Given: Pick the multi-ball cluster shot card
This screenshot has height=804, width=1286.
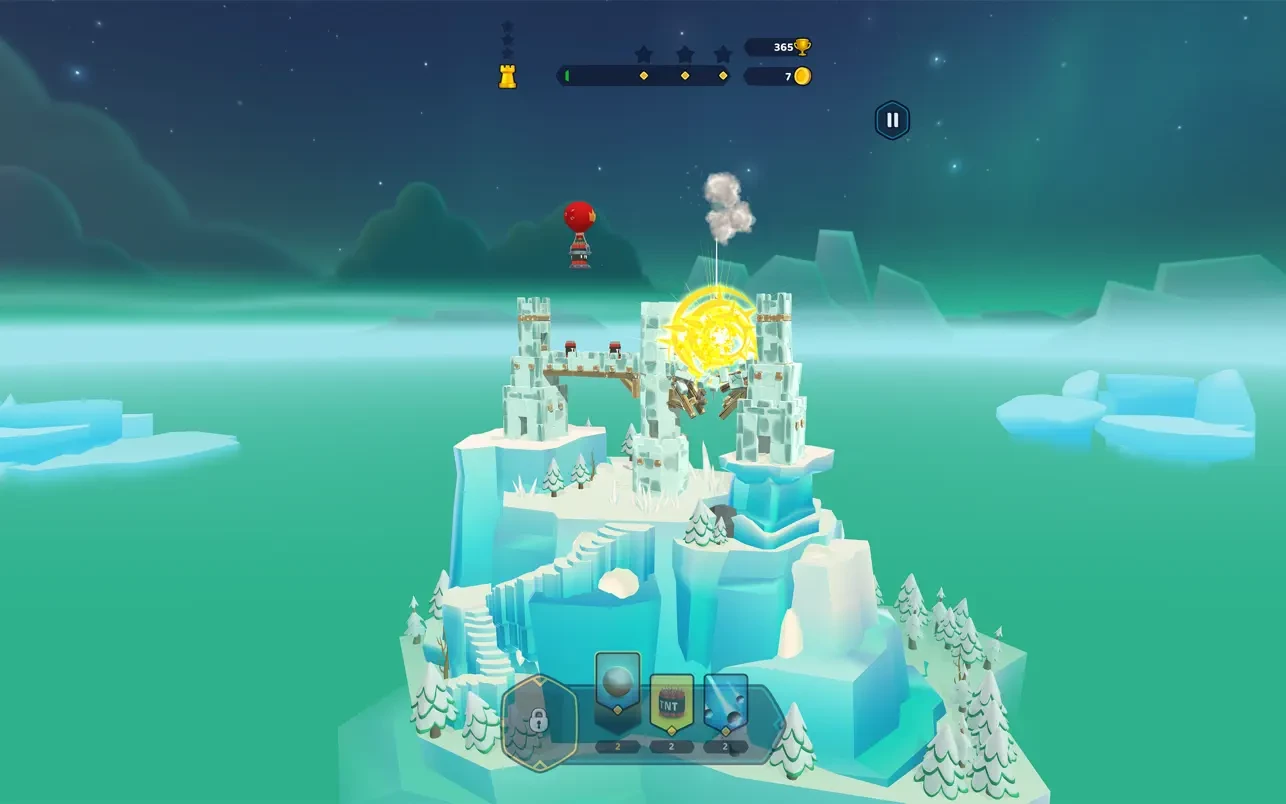Looking at the screenshot, I should click(x=726, y=700).
